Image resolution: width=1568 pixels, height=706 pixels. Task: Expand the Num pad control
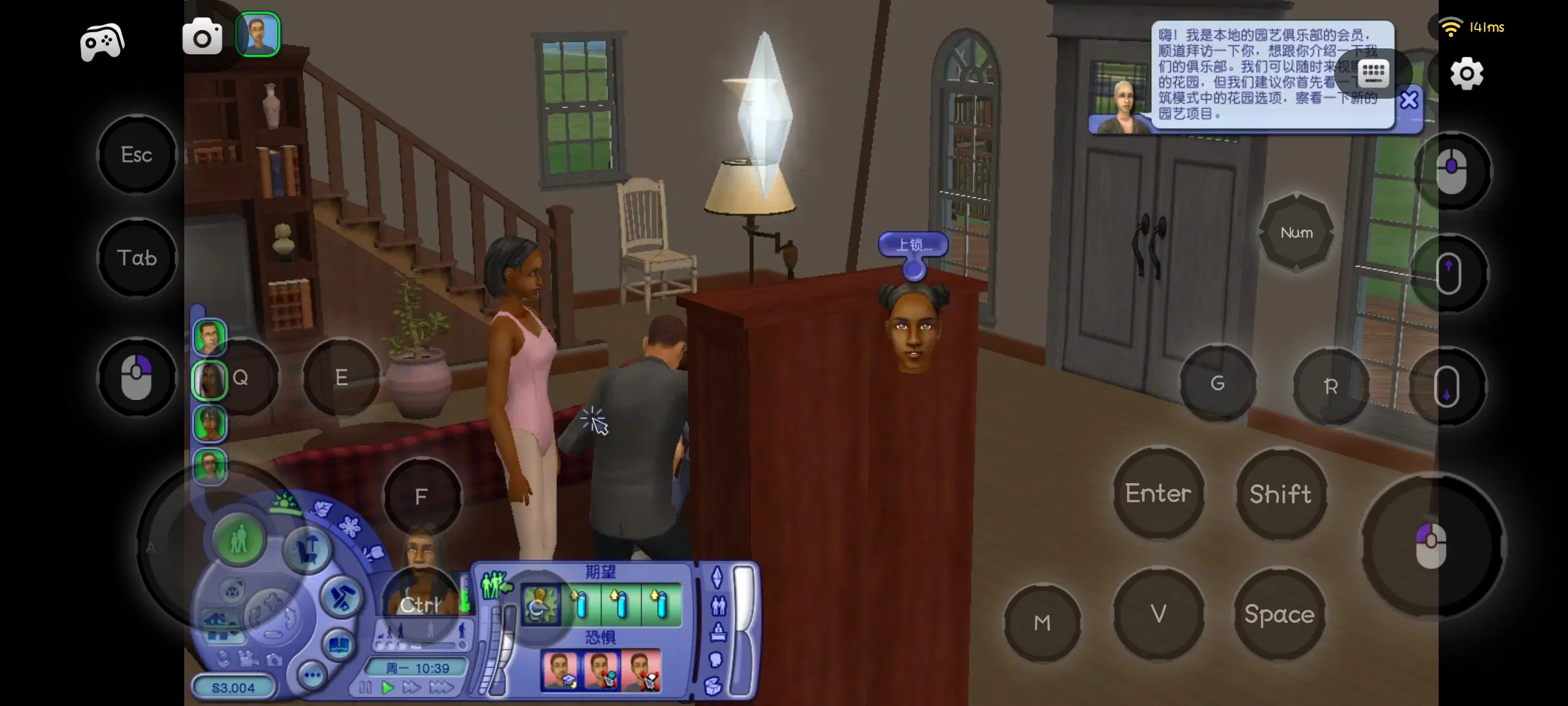[x=1297, y=232]
